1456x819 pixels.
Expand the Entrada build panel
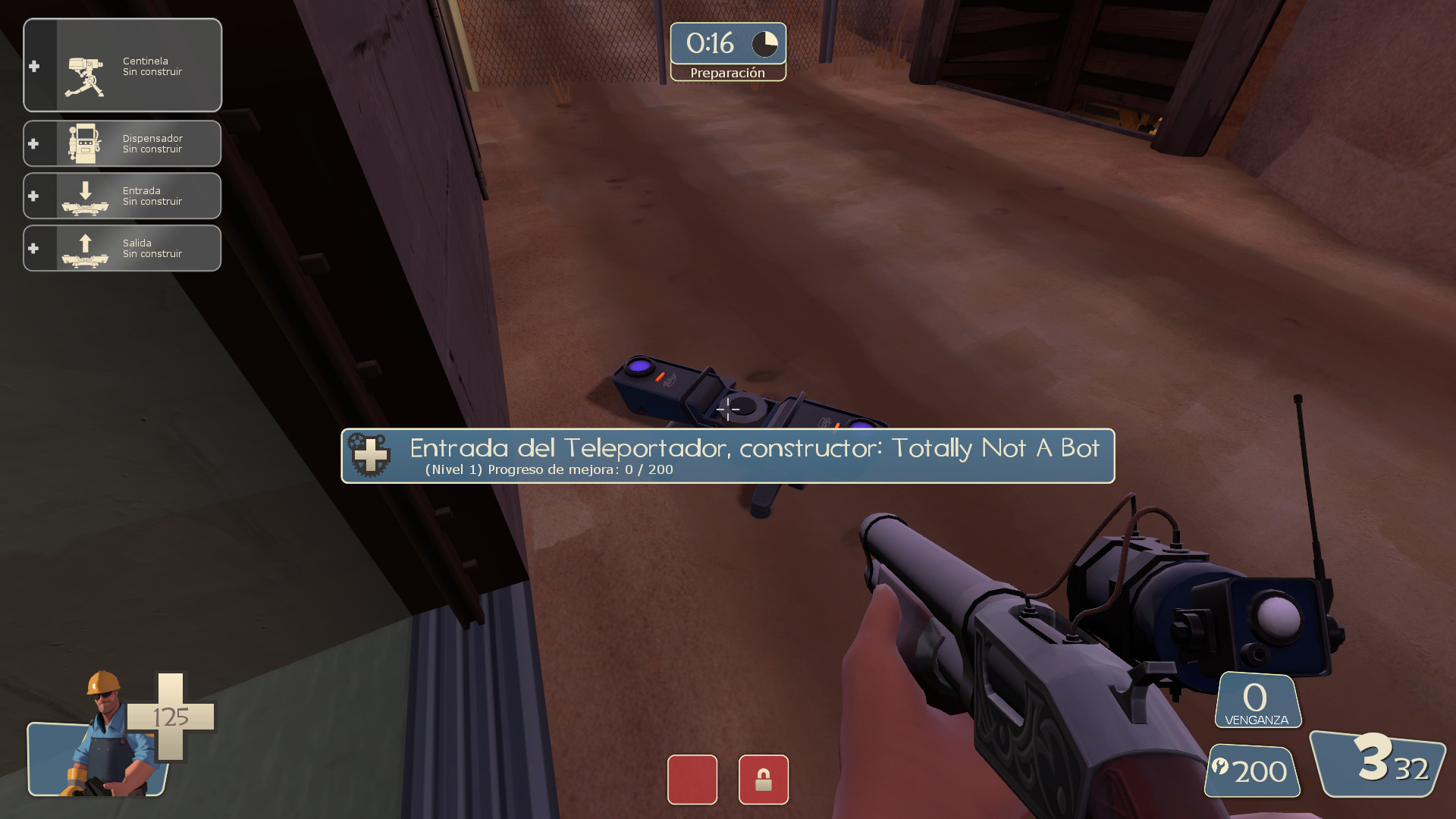[x=152, y=195]
